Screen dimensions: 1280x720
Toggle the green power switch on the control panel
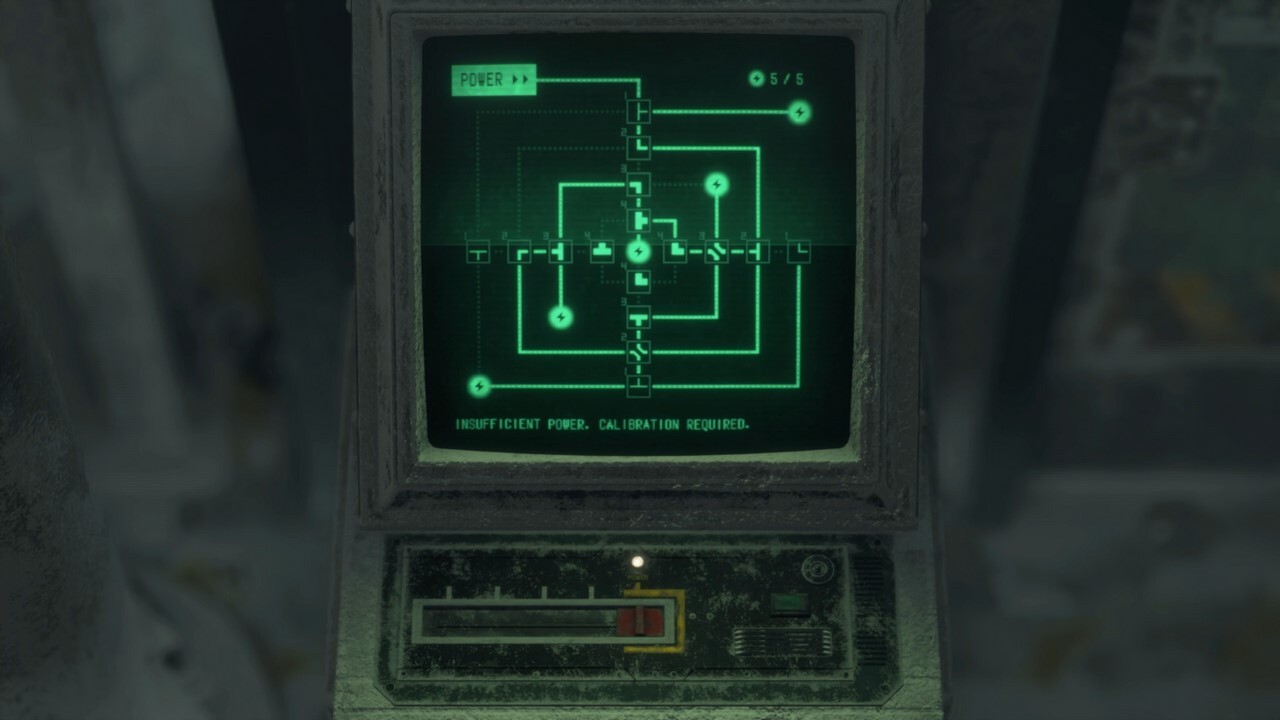[788, 603]
